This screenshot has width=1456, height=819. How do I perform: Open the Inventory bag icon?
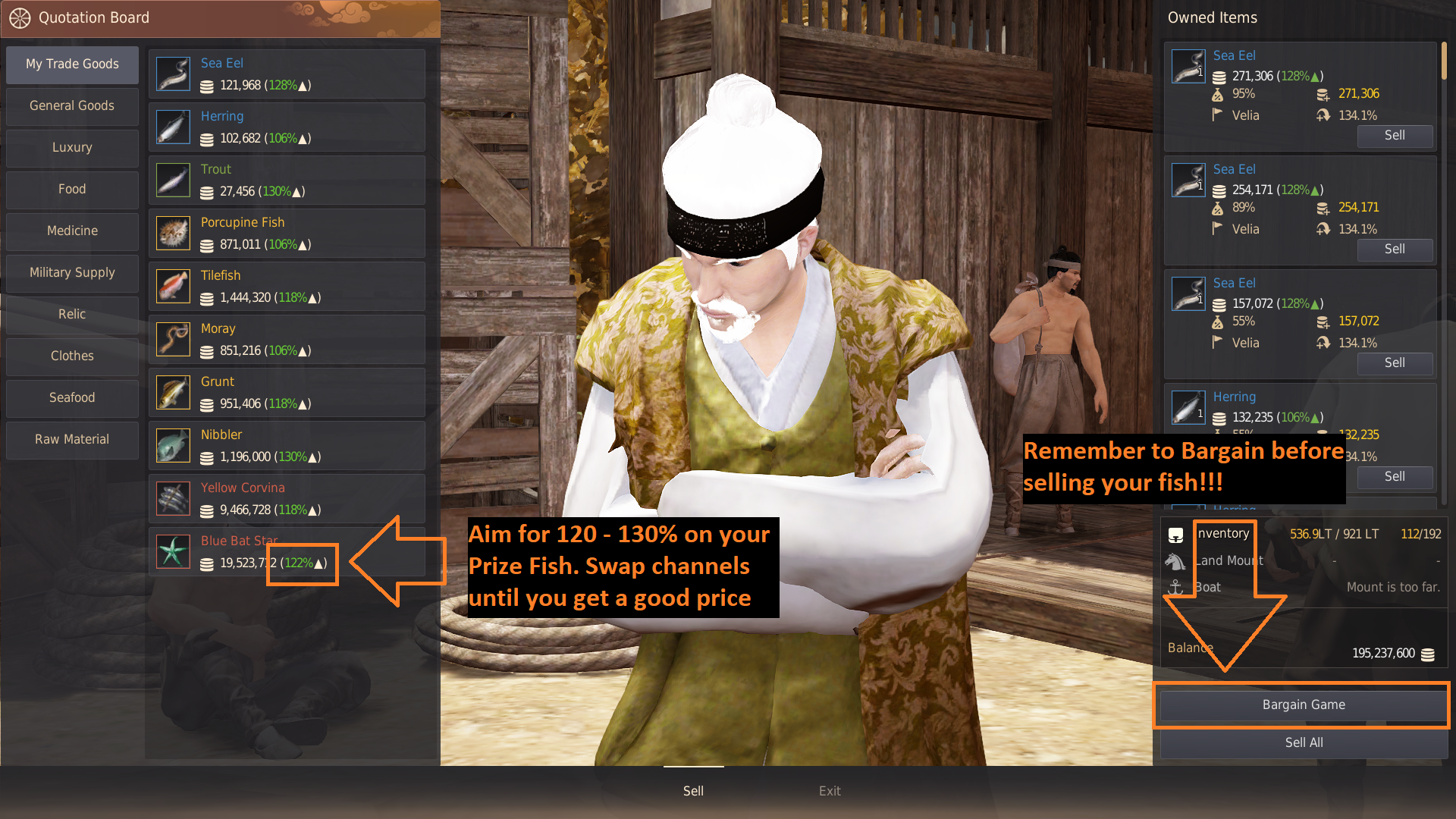[1176, 535]
